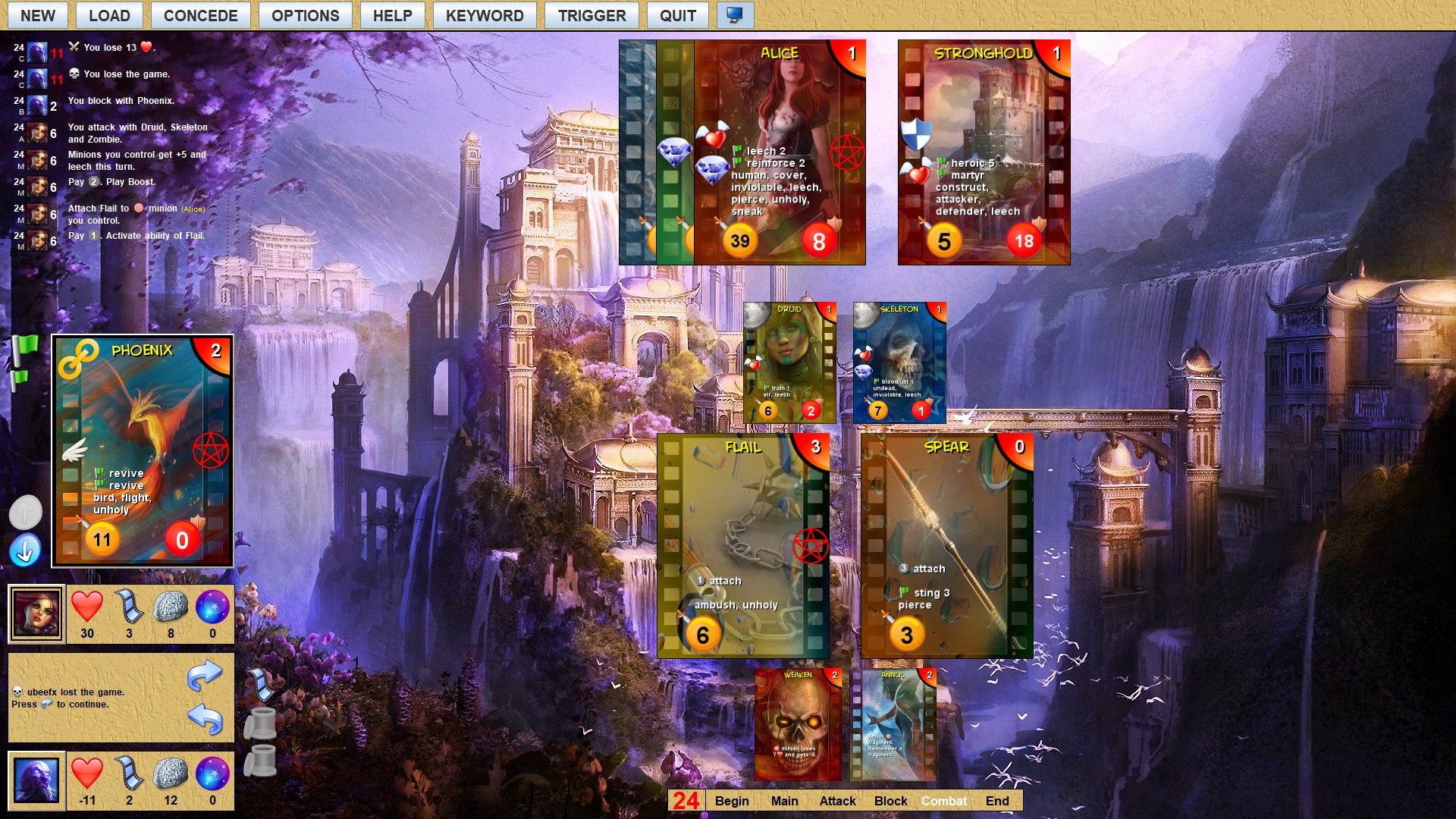This screenshot has height=819, width=1456.
Task: Select the Stronghold card
Action: coord(984,152)
